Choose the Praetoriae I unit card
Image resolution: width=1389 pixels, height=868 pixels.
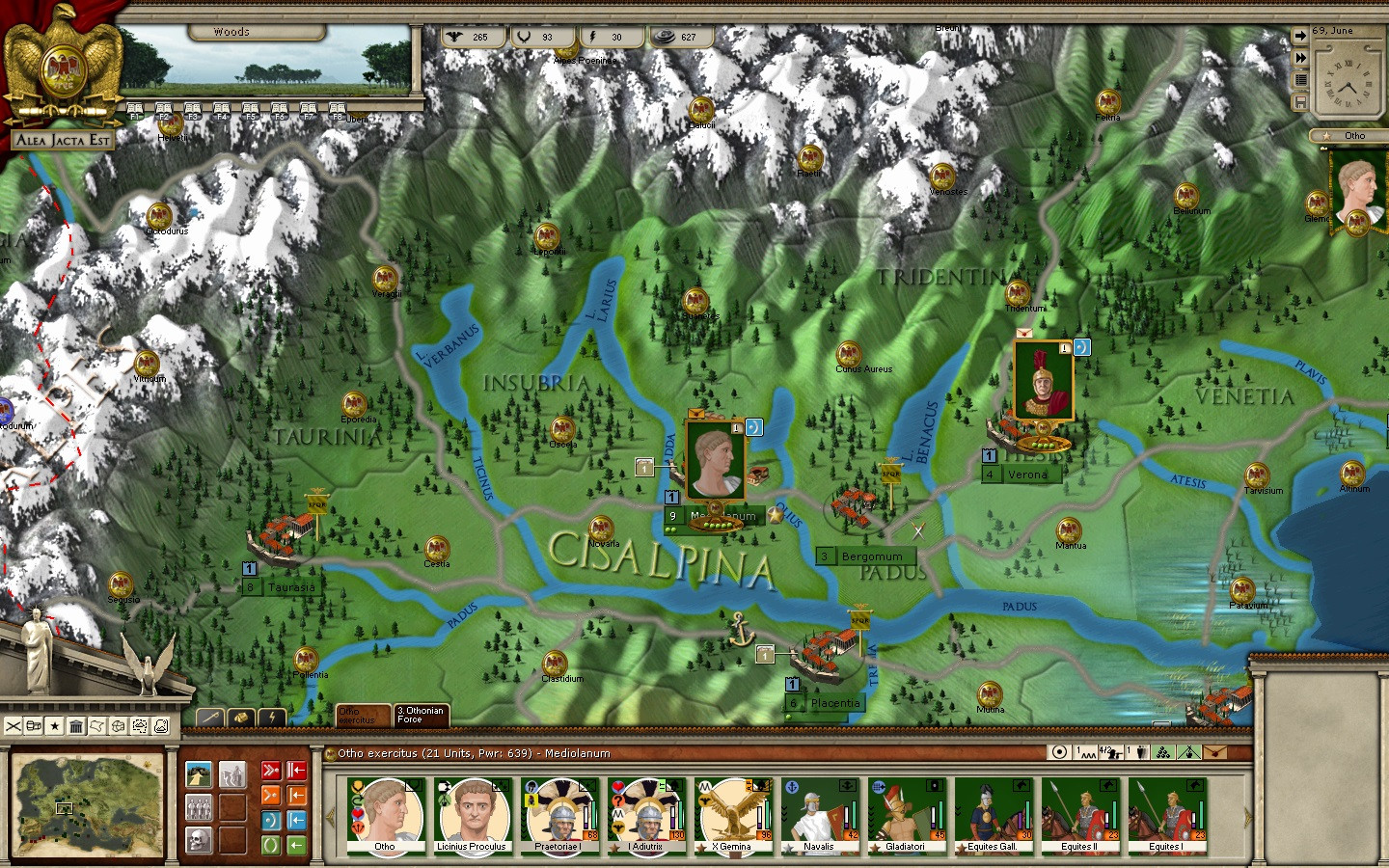pos(558,816)
